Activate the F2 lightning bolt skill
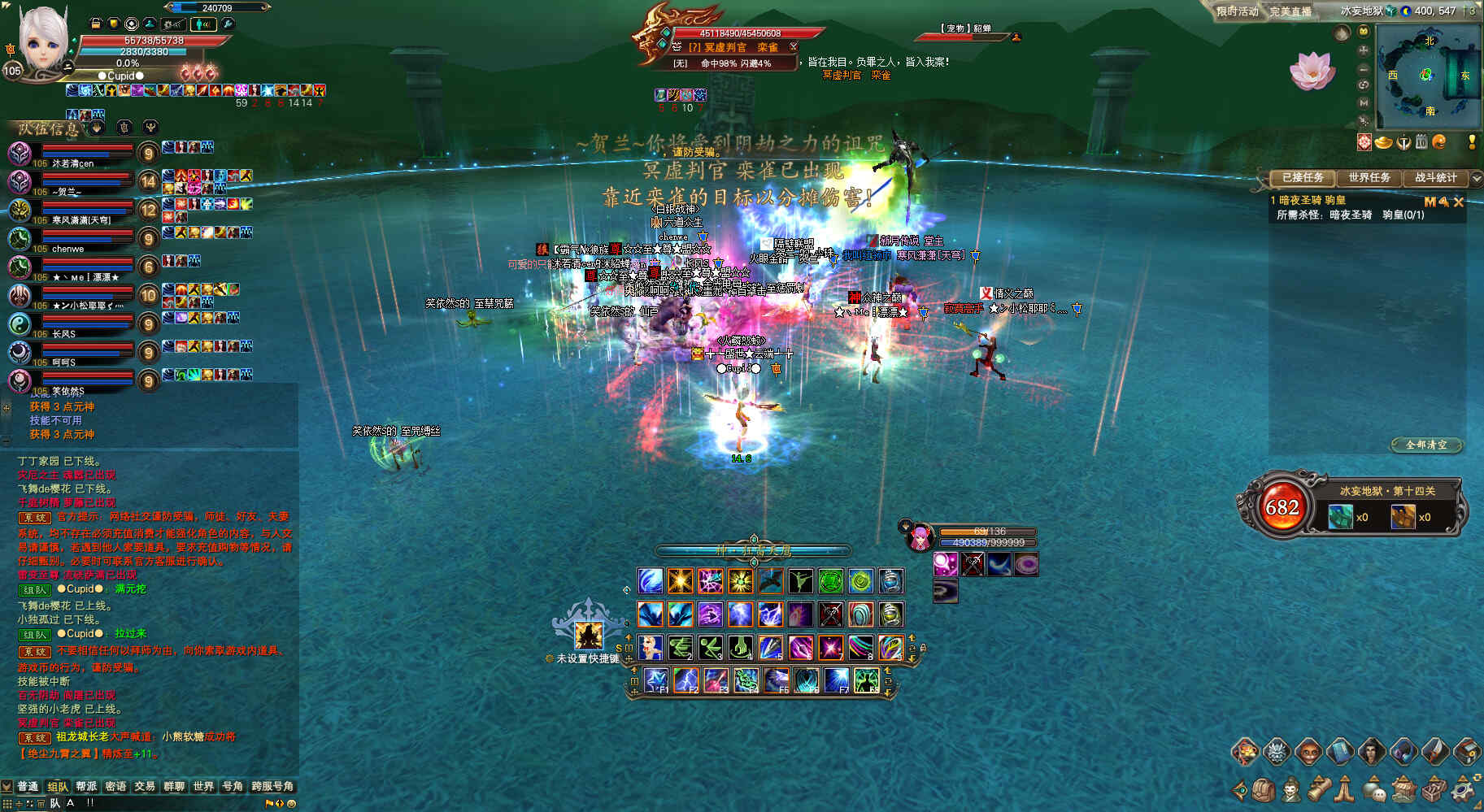The height and width of the screenshot is (812, 1484). (x=685, y=679)
